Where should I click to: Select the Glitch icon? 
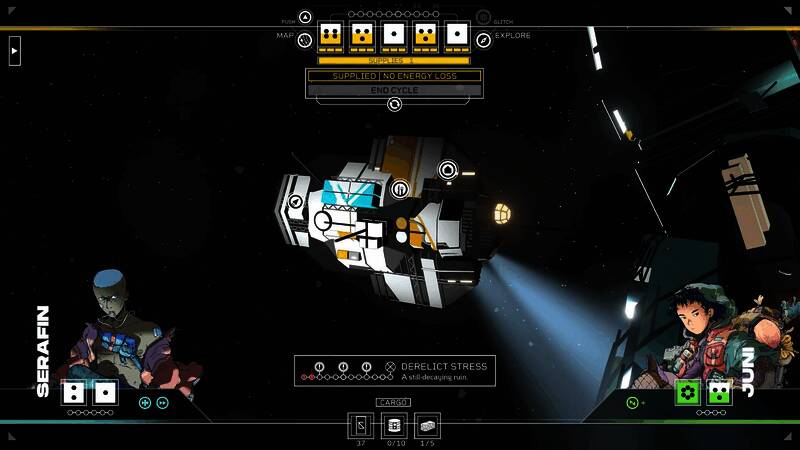[x=484, y=17]
